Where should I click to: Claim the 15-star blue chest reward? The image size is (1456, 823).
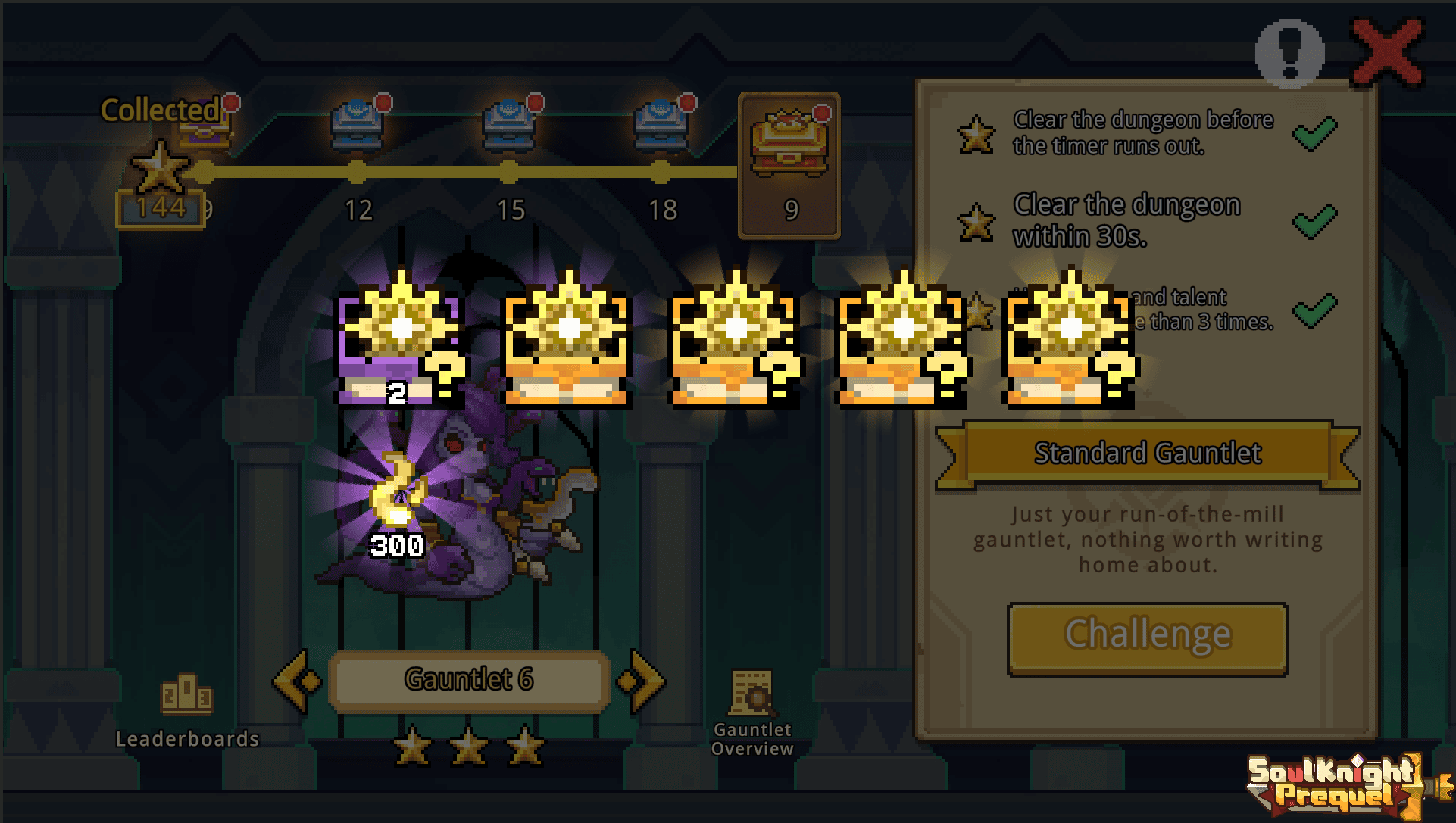pos(510,126)
